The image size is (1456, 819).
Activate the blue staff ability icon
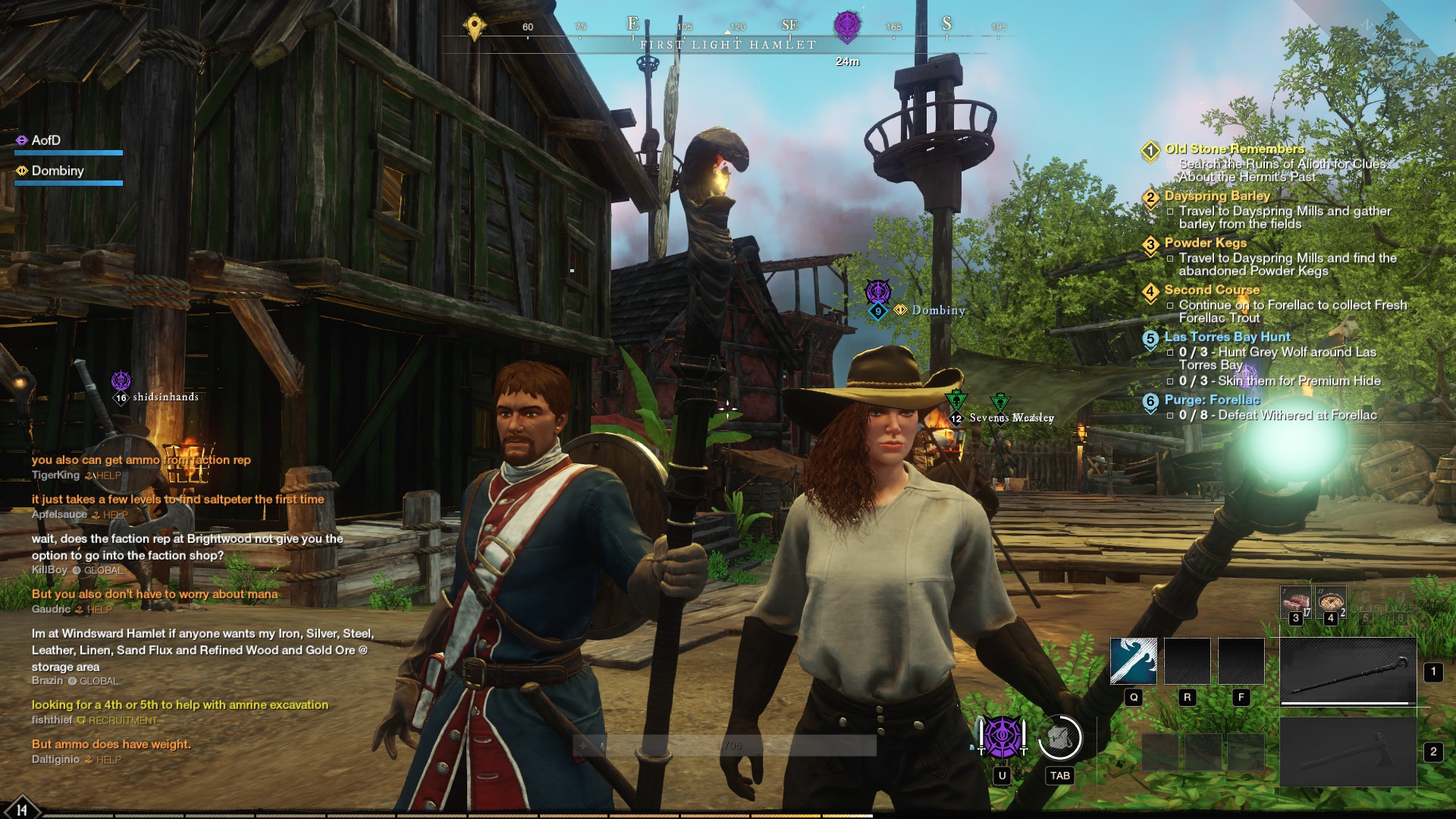(1133, 661)
